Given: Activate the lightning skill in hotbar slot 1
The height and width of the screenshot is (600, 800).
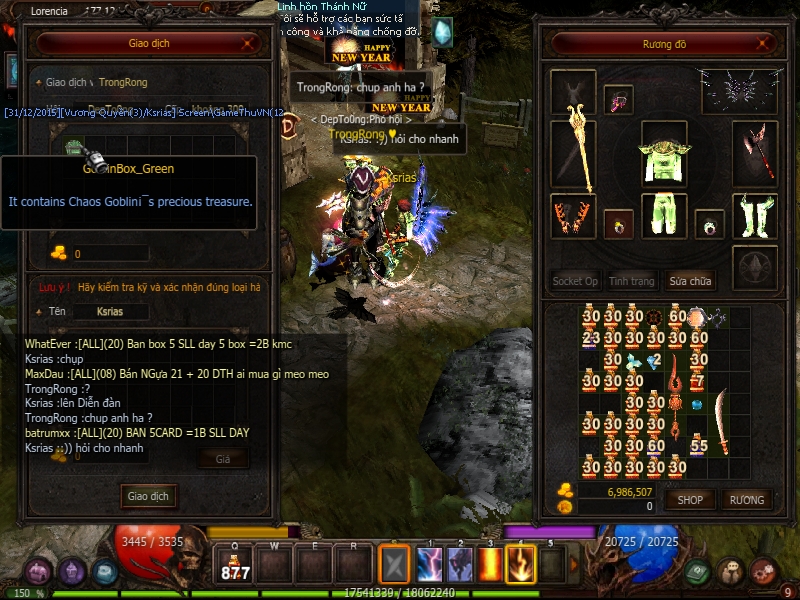Looking at the screenshot, I should coord(430,565).
